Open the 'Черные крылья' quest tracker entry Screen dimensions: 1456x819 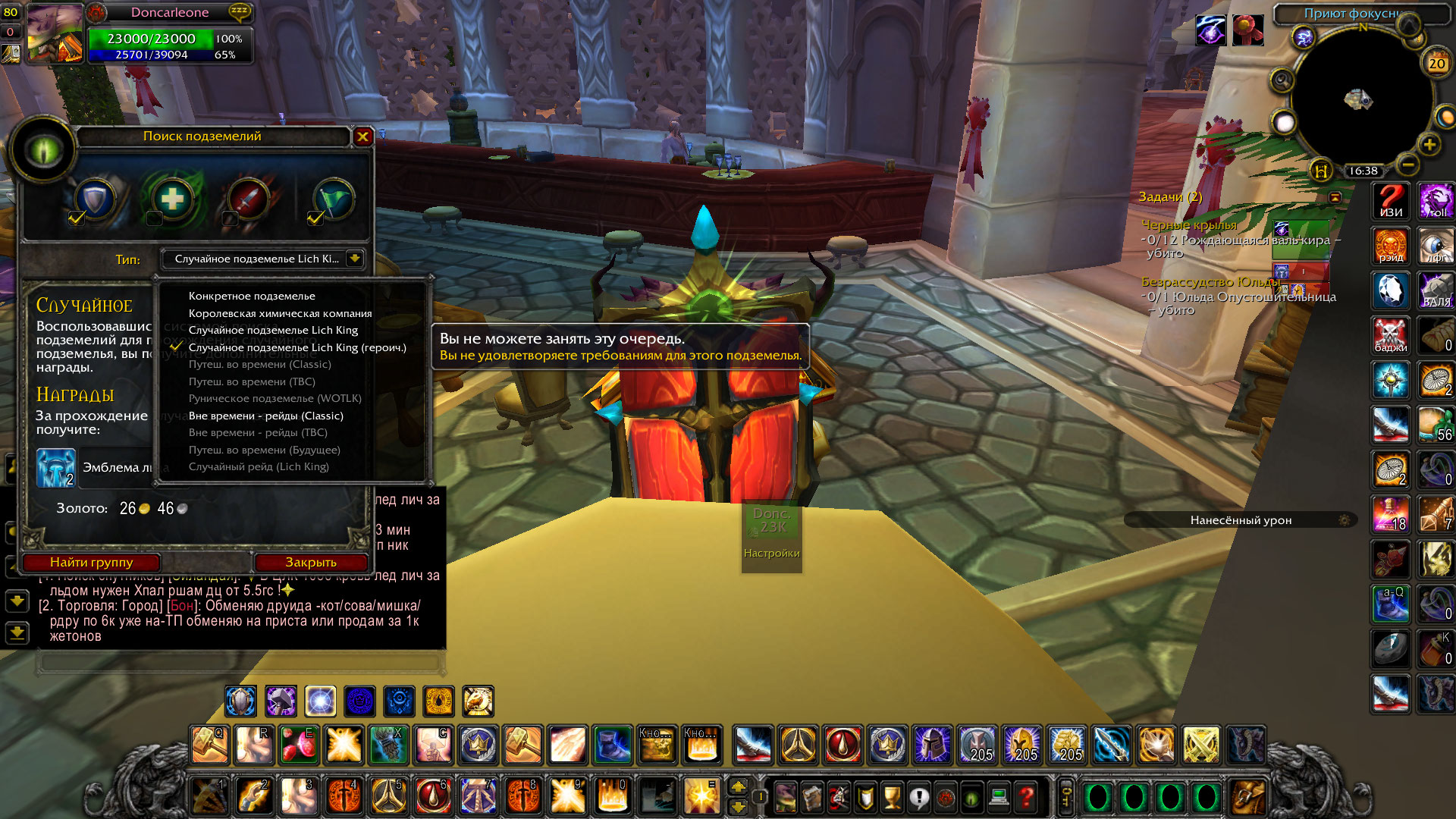pyautogui.click(x=1188, y=224)
